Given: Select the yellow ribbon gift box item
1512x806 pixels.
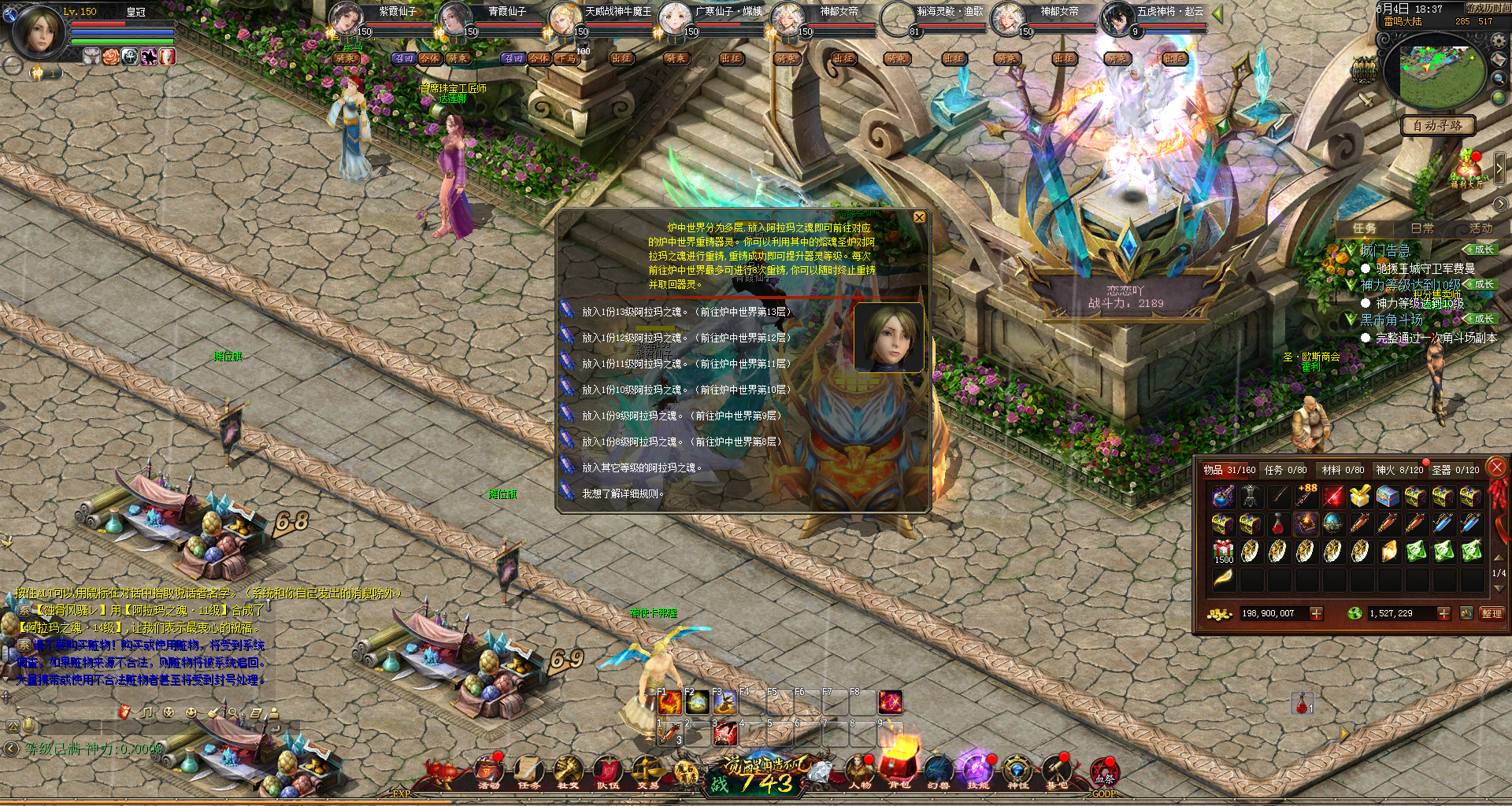Looking at the screenshot, I should [1359, 496].
